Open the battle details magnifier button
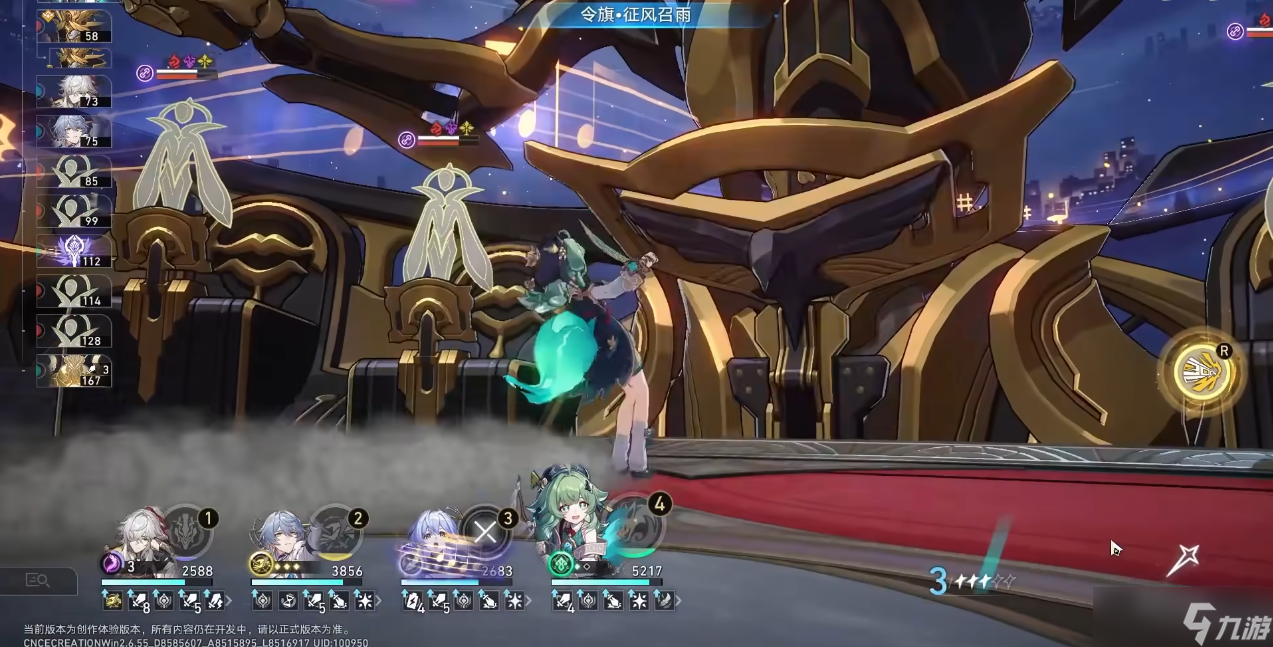The image size is (1273, 647). pos(38,580)
